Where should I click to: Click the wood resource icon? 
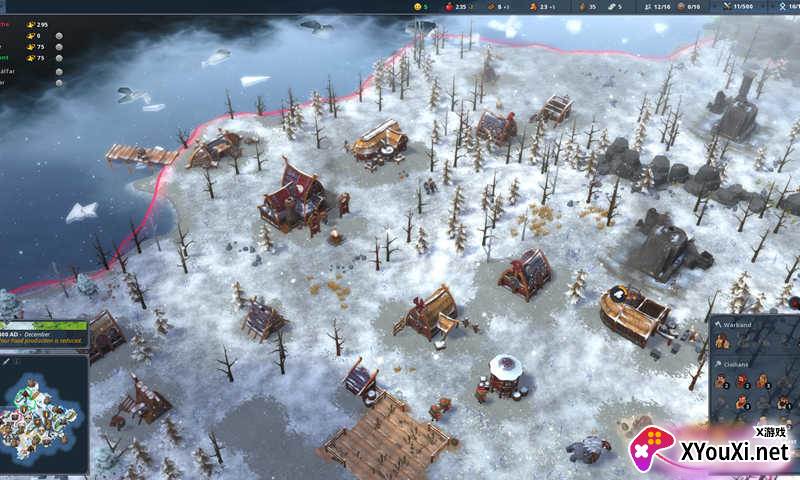point(490,6)
